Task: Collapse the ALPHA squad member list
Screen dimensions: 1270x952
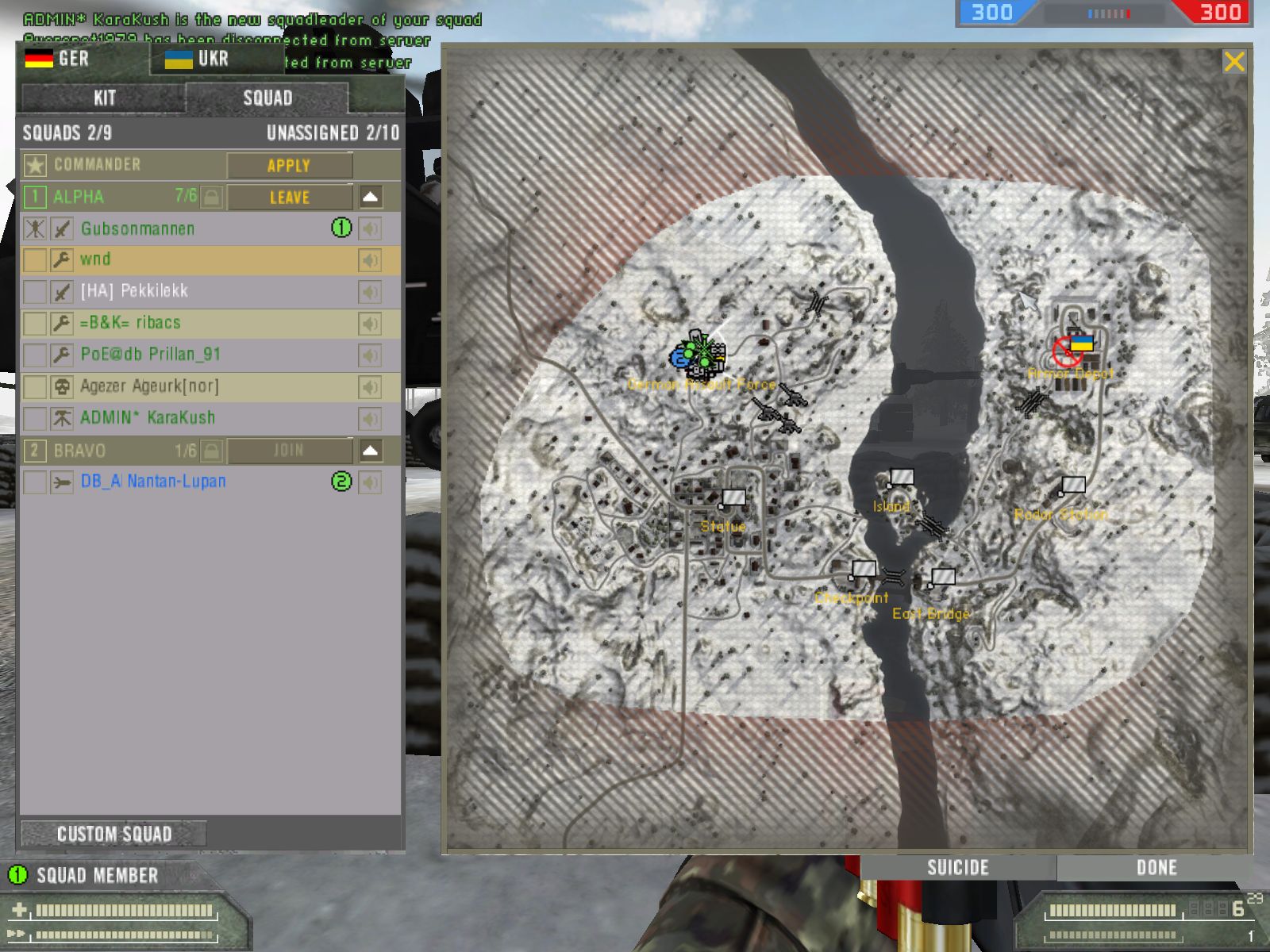Action: point(370,197)
